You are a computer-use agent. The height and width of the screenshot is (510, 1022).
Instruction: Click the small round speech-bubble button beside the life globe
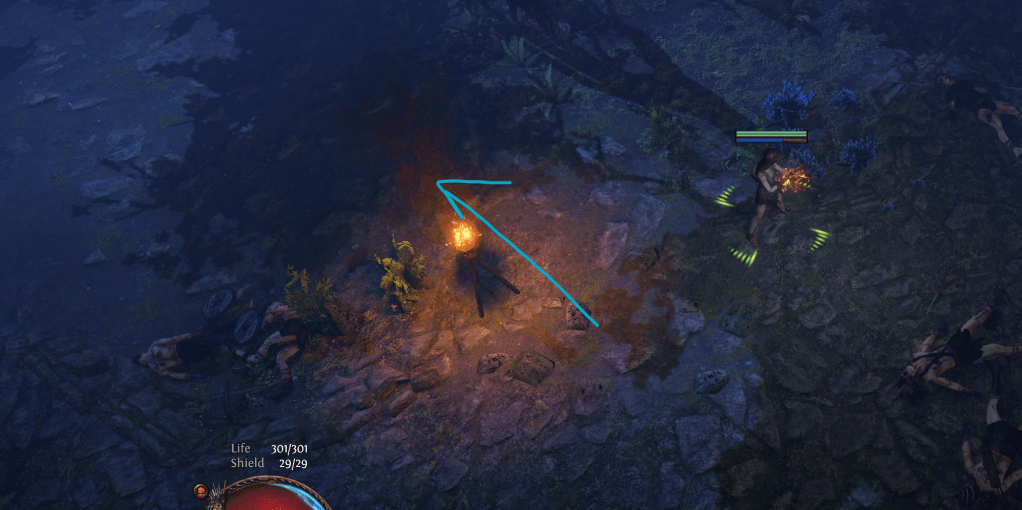tap(203, 492)
